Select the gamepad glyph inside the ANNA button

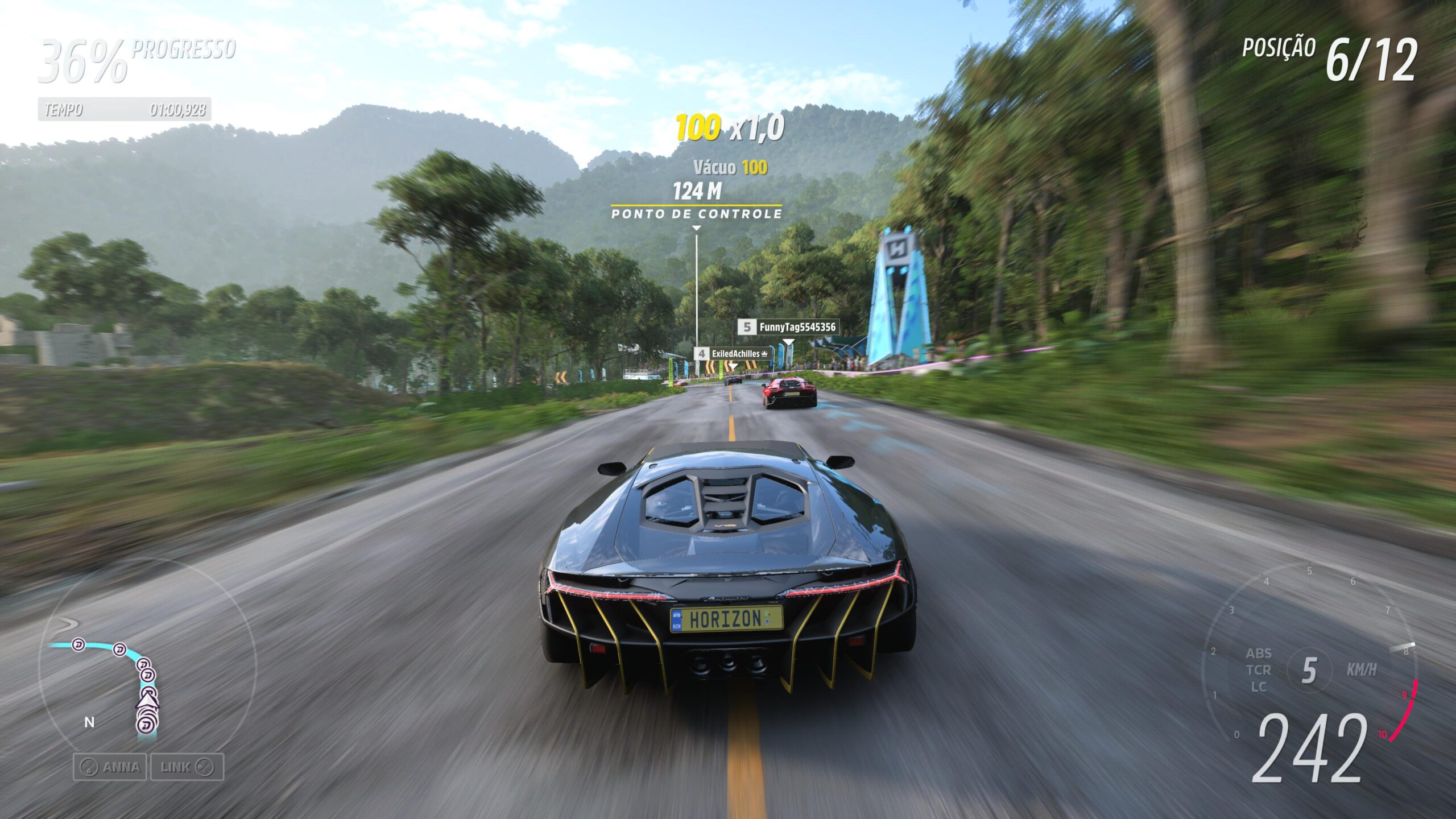click(x=89, y=767)
